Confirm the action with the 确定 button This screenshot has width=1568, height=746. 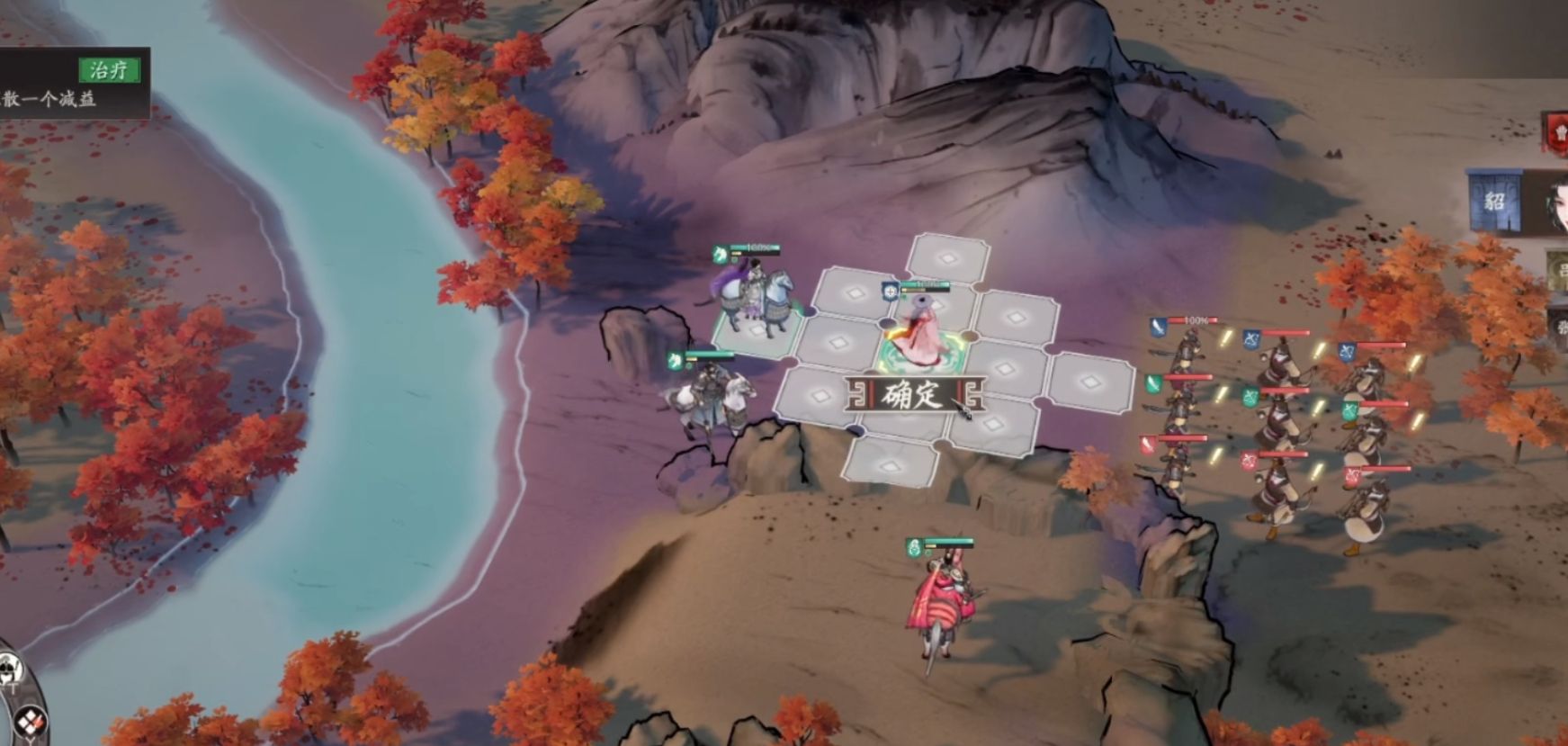coord(913,395)
